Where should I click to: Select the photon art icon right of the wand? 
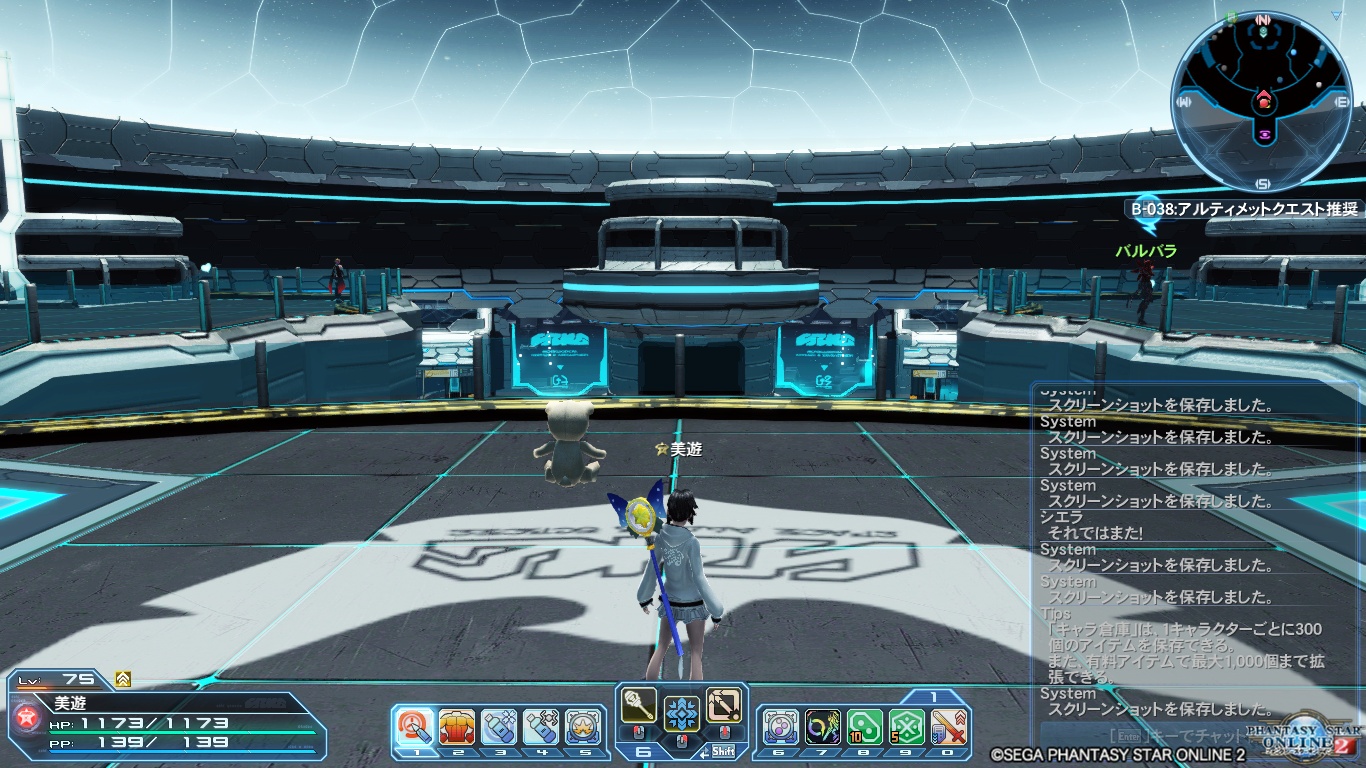tap(722, 706)
